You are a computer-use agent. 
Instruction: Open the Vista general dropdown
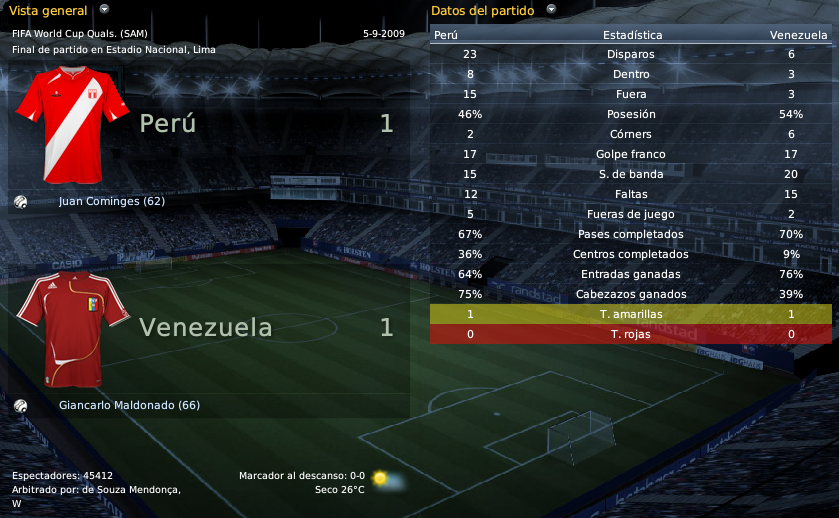click(105, 10)
